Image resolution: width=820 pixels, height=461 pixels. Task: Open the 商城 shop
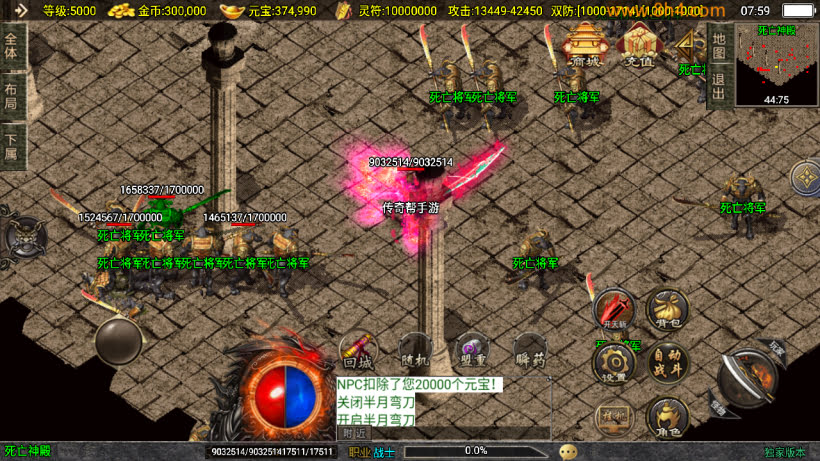pyautogui.click(x=585, y=45)
